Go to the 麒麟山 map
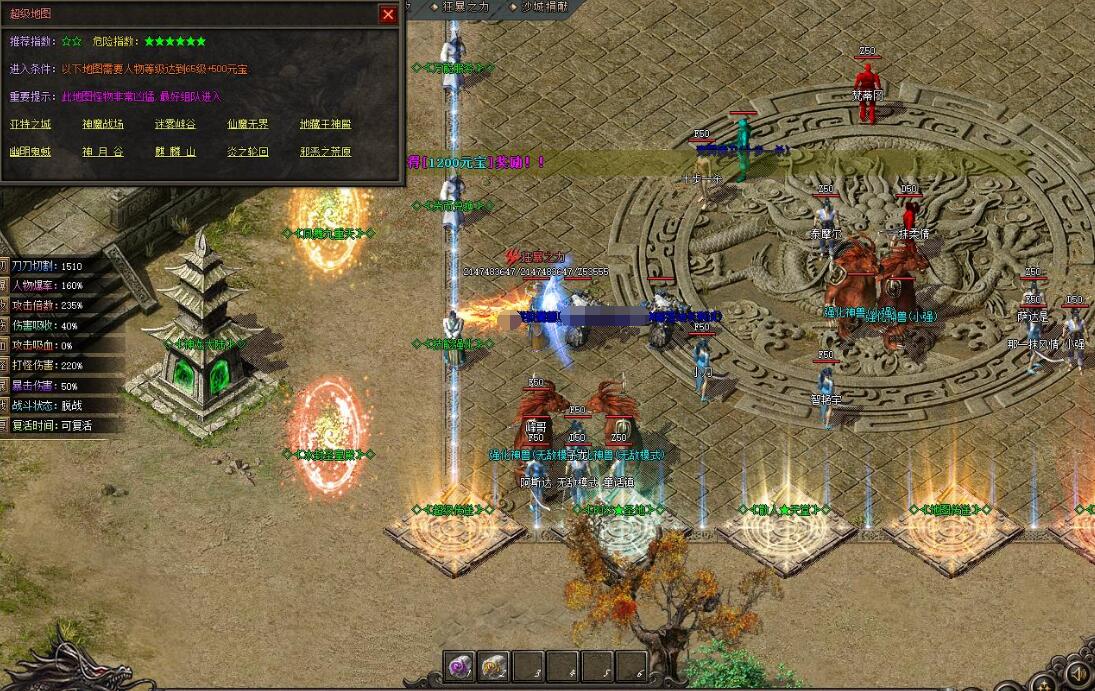Image resolution: width=1095 pixels, height=691 pixels. click(175, 152)
